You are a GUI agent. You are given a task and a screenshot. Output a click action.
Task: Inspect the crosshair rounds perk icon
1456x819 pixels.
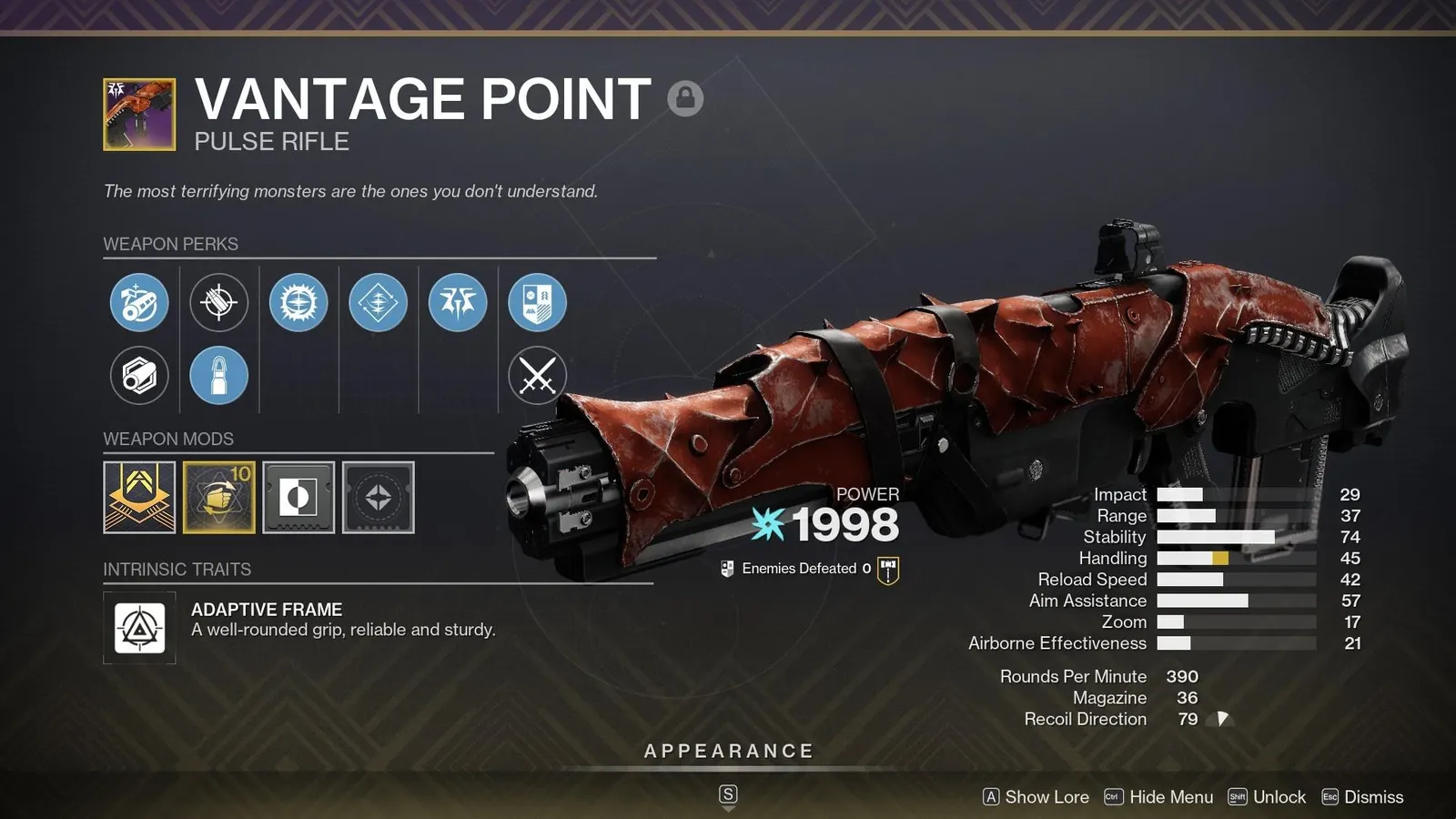pos(218,303)
